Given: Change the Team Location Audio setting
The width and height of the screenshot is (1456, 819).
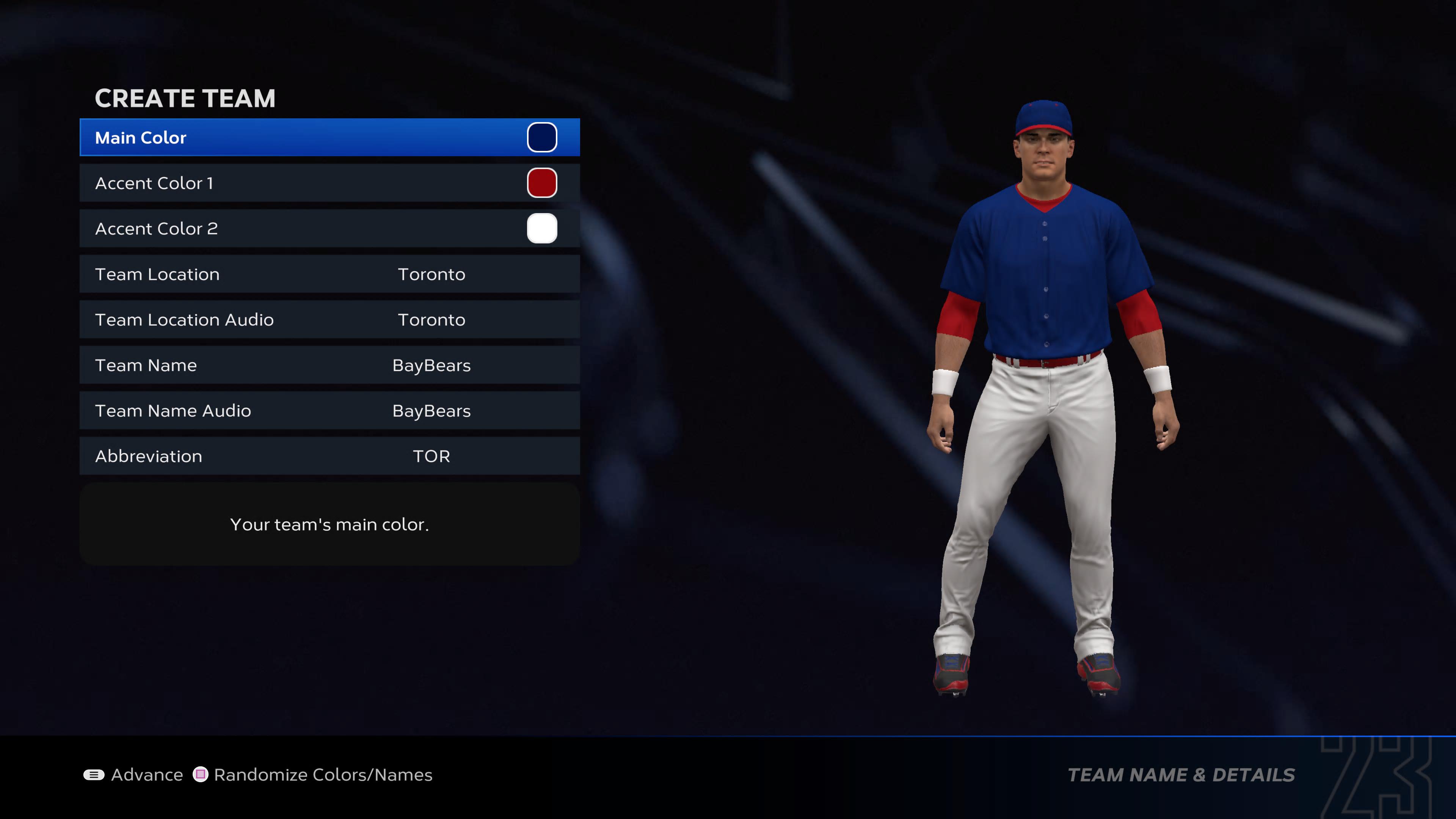Looking at the screenshot, I should [329, 320].
